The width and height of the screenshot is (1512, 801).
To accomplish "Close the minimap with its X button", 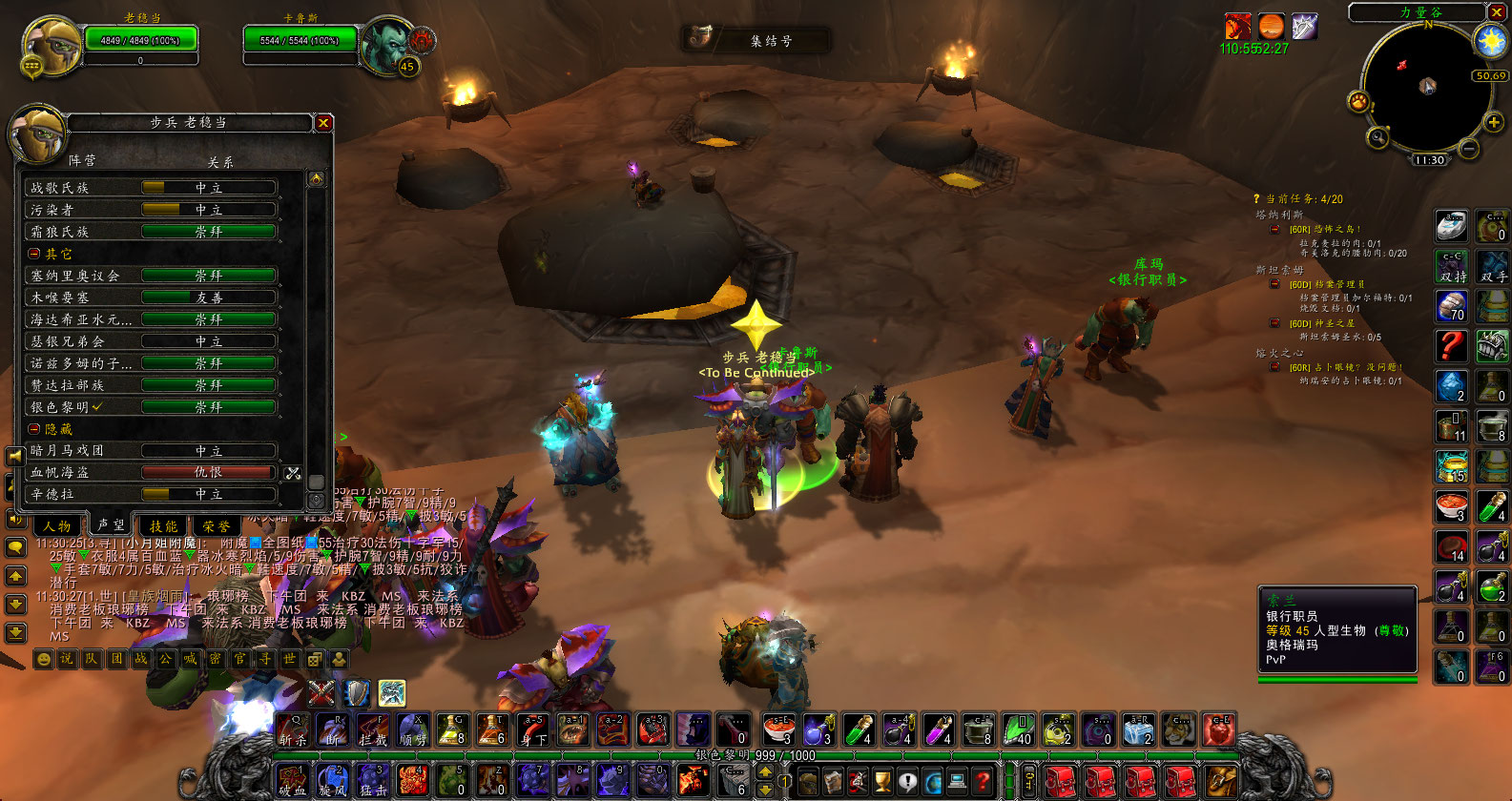I will pos(1498,11).
